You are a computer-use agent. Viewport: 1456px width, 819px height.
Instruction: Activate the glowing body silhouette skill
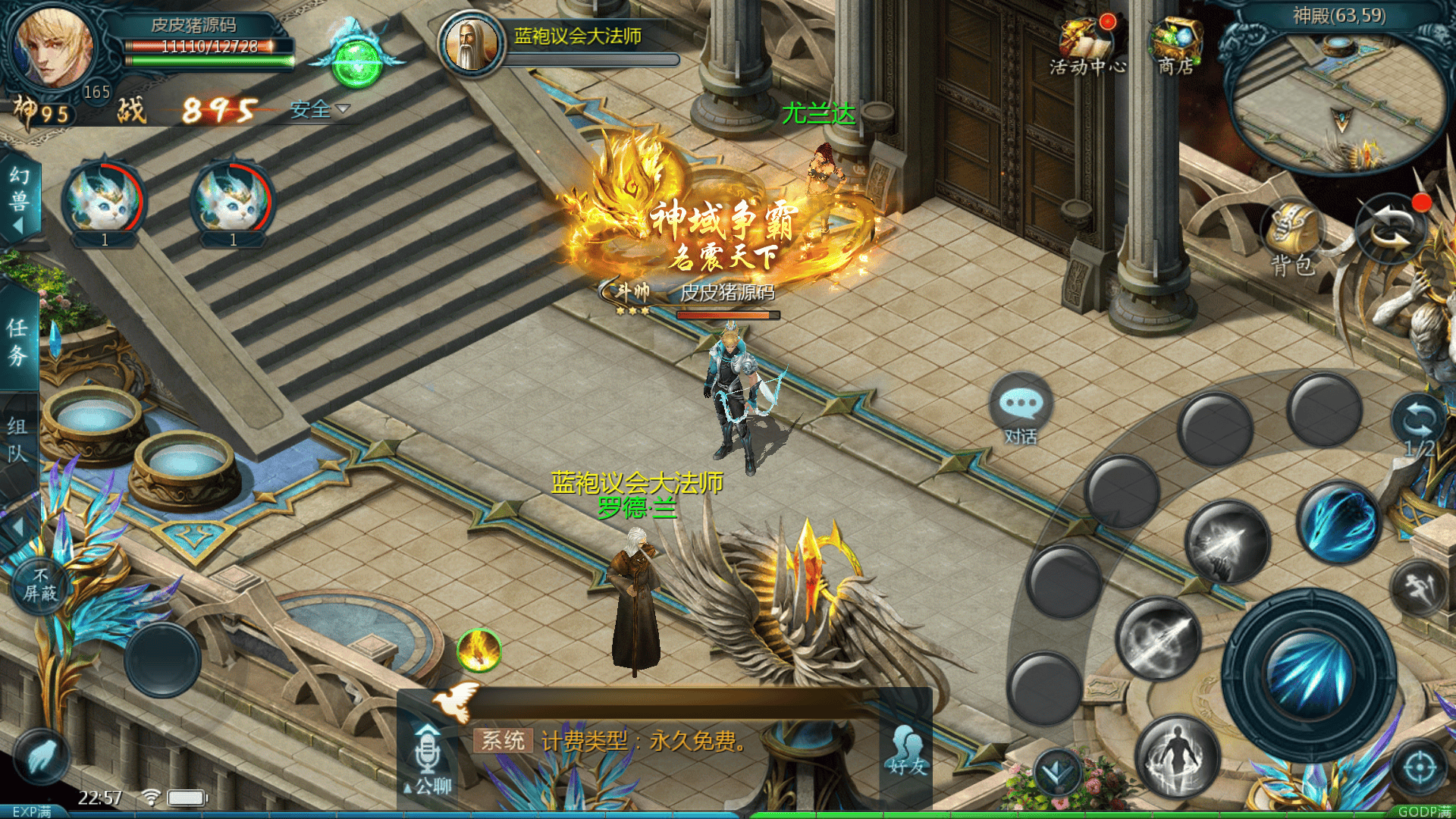pos(1176,755)
